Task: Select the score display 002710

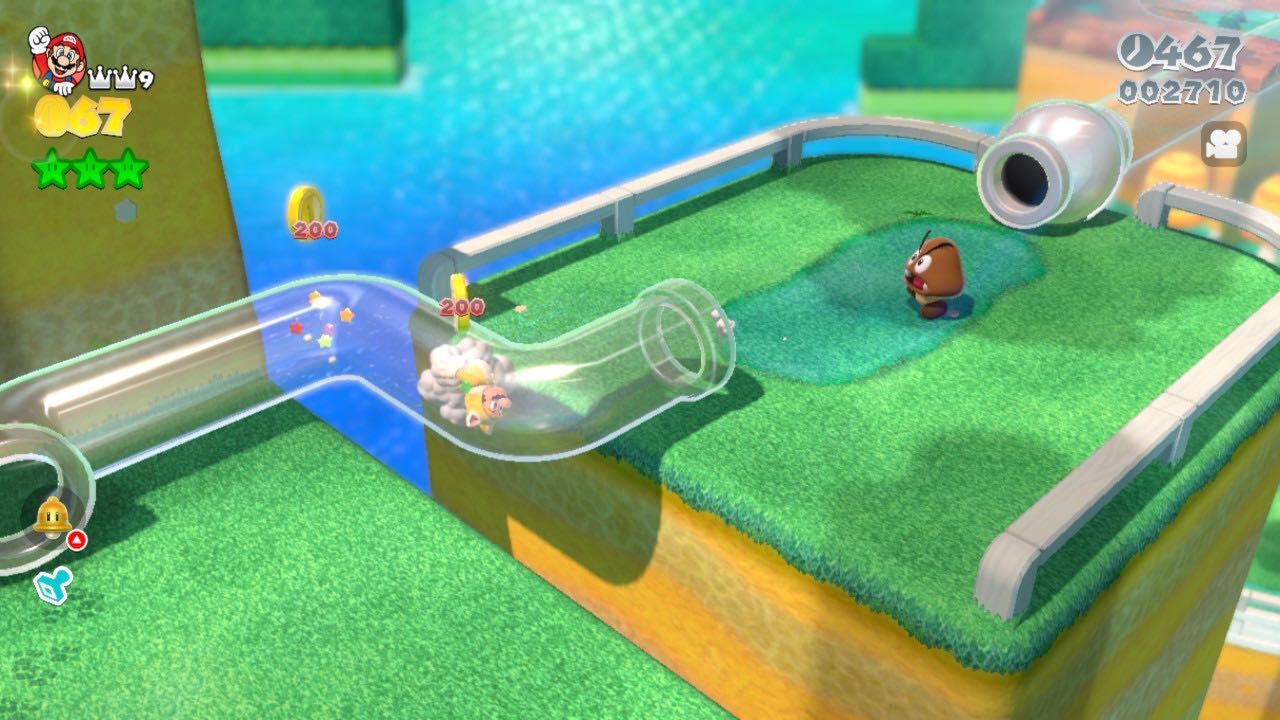Action: point(1182,90)
